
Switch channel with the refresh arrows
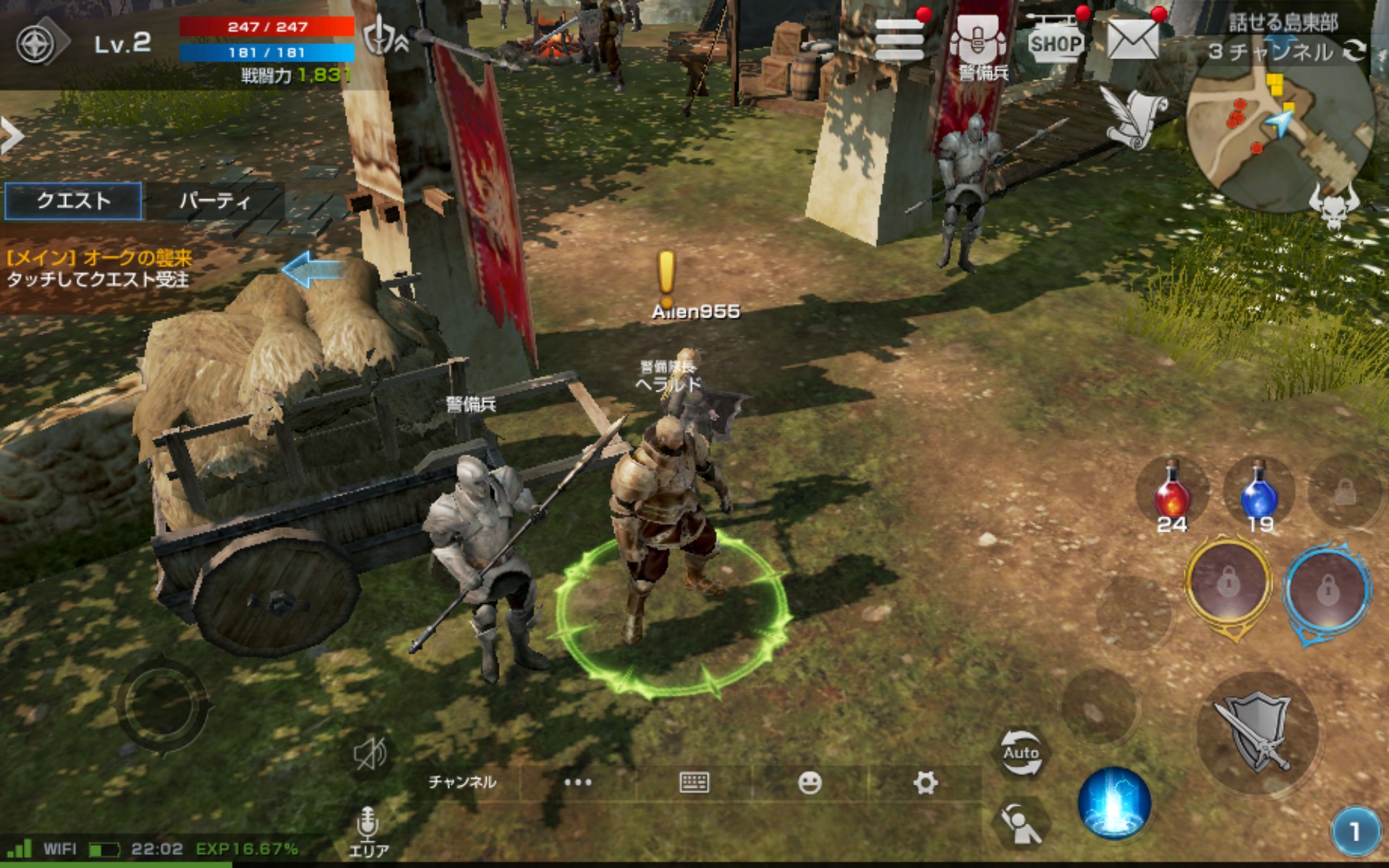[x=1354, y=51]
